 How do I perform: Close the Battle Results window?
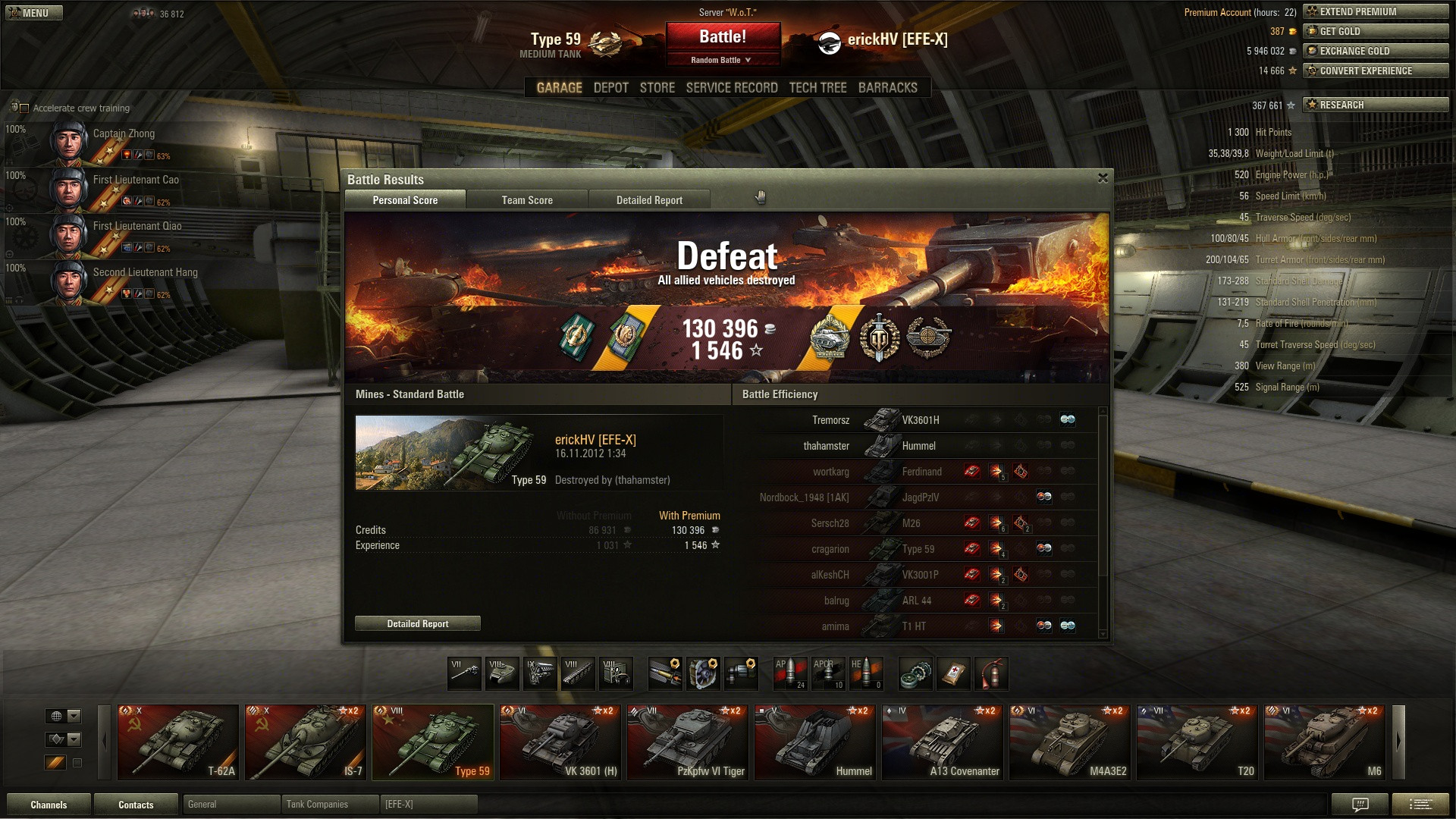[1103, 178]
